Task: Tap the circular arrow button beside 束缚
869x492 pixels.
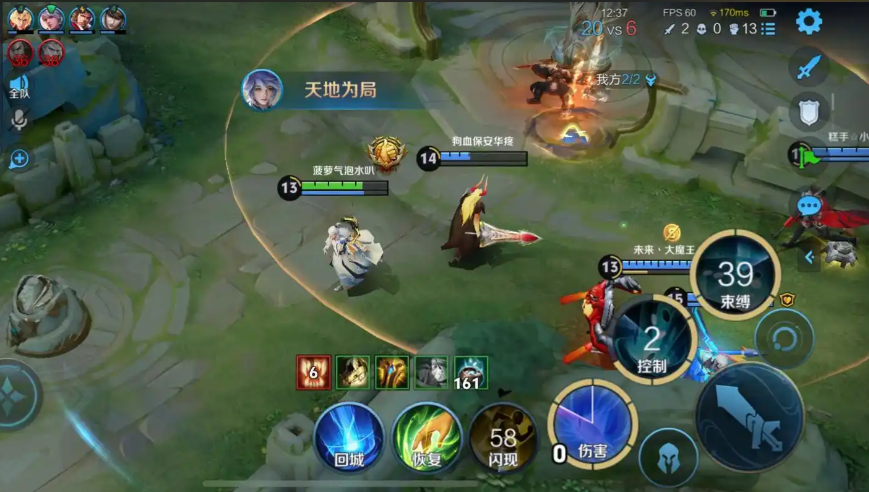Action: pos(784,339)
